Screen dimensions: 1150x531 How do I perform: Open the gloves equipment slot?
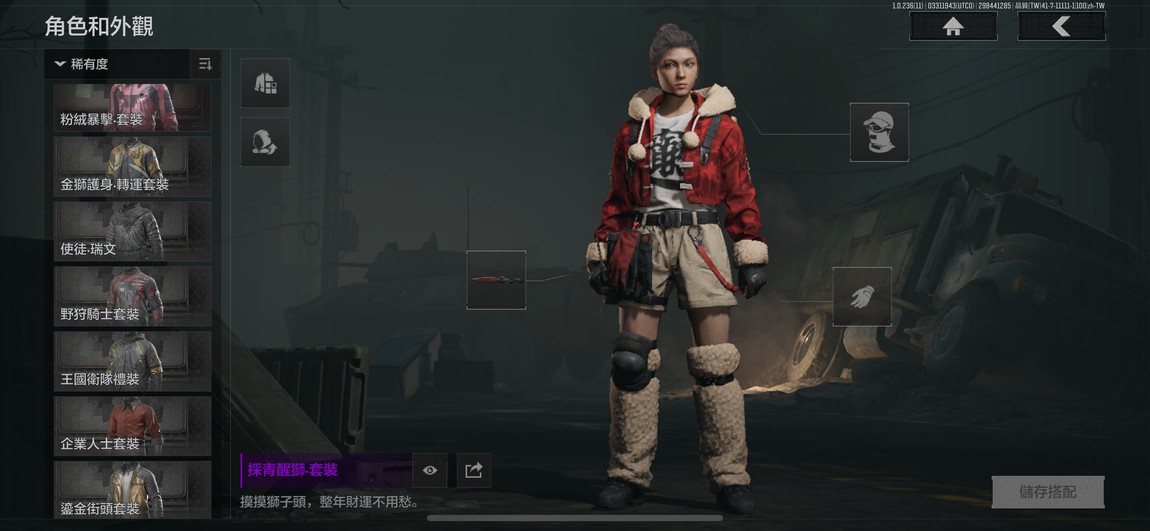click(x=862, y=297)
